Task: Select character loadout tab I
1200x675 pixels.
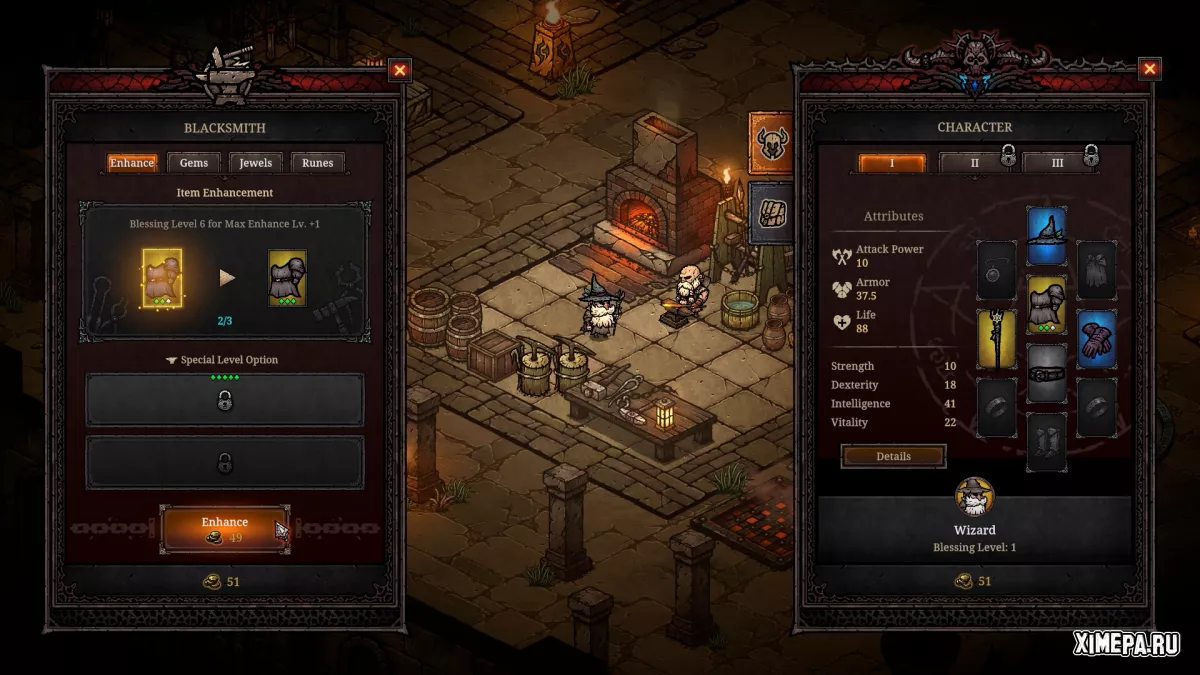Action: 892,163
